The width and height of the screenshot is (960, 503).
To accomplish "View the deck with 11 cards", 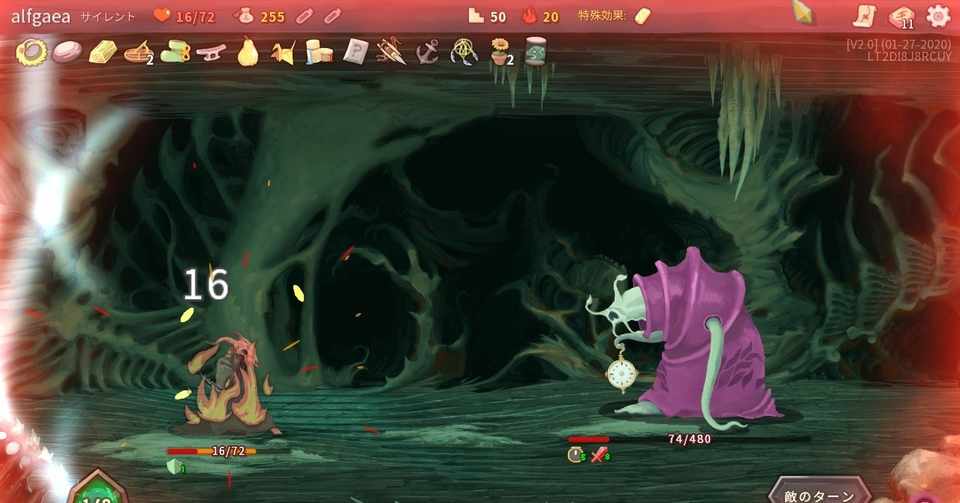I will click(x=902, y=16).
